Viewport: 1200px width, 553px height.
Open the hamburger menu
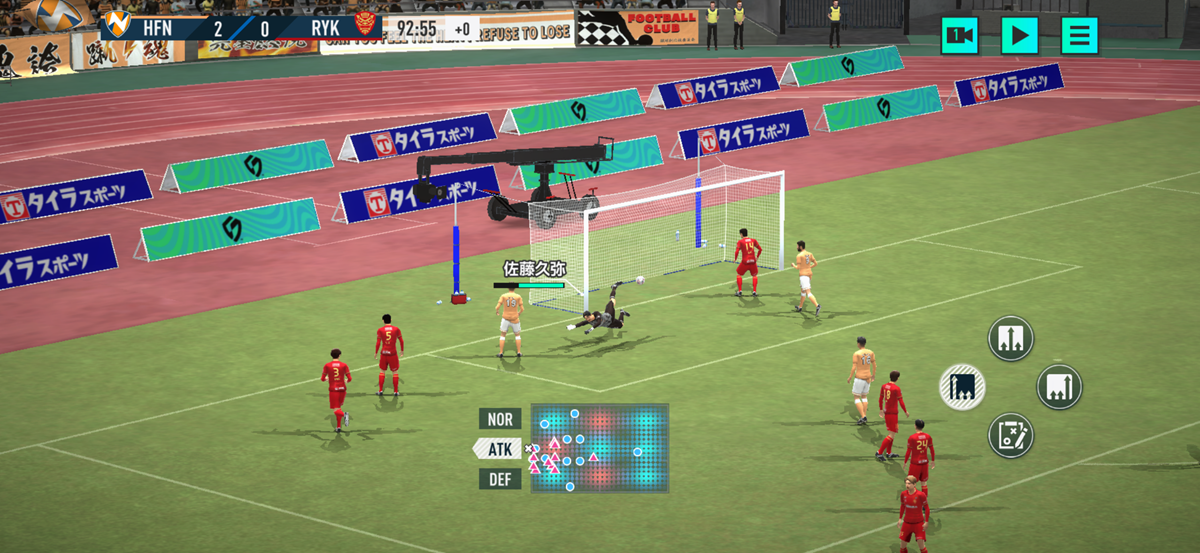(1079, 36)
